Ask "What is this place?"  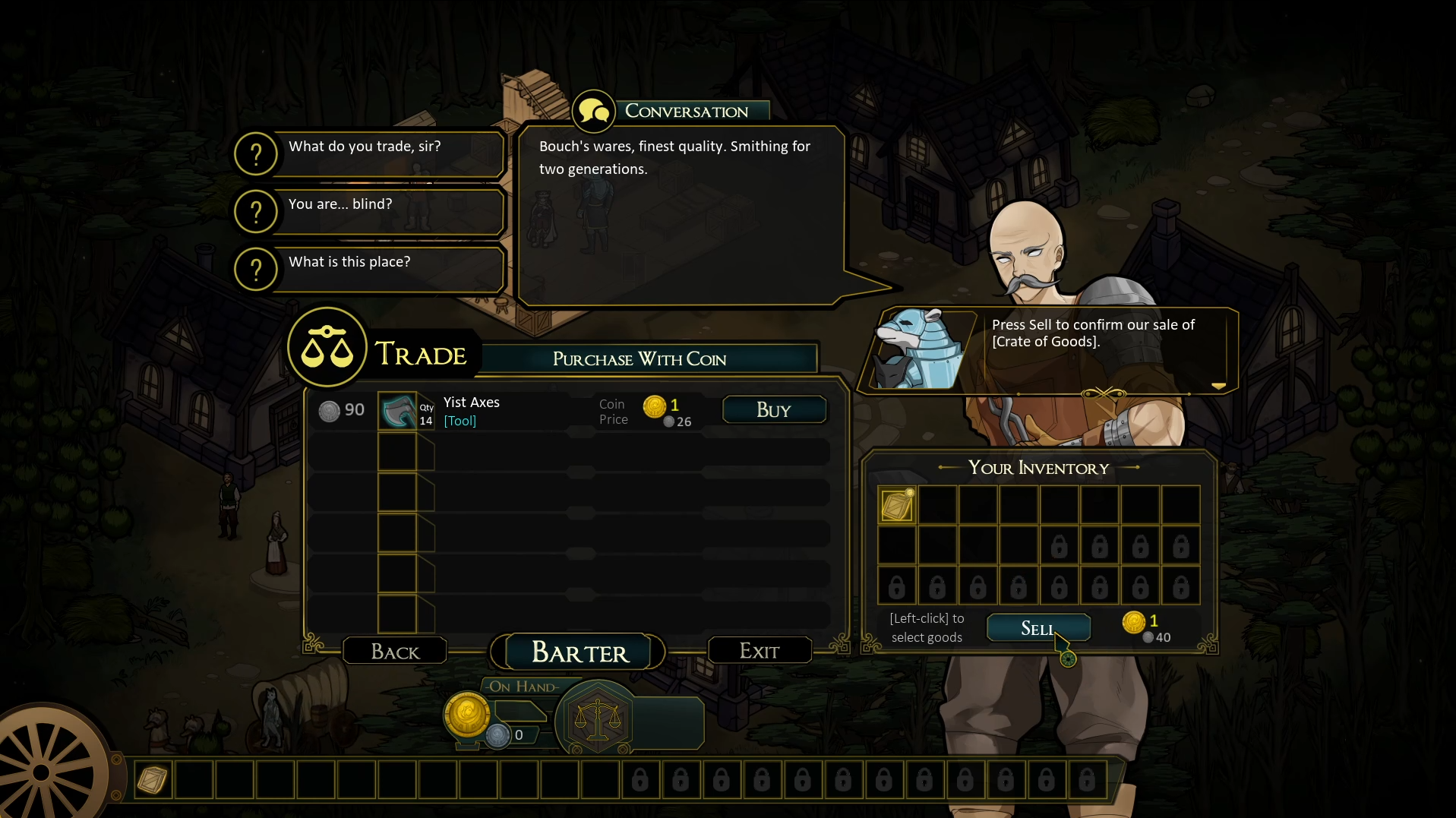369,268
